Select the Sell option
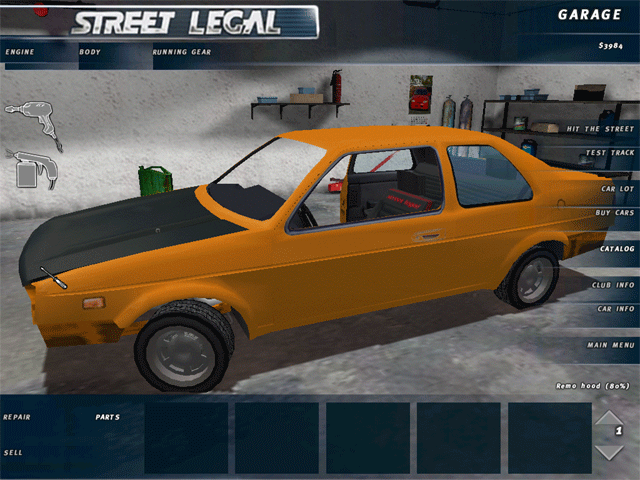This screenshot has width=640, height=480. tap(13, 452)
